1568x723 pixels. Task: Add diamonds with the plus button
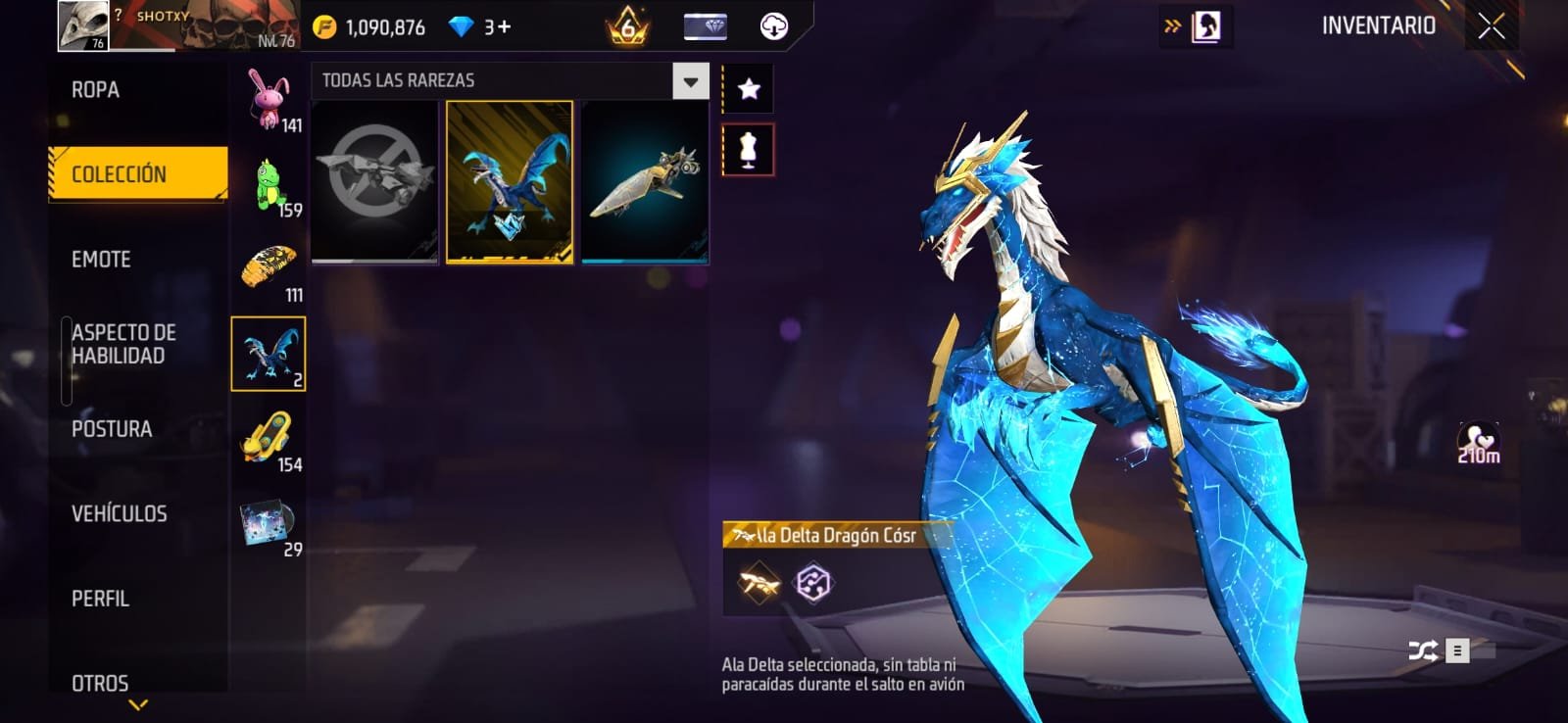[505, 27]
